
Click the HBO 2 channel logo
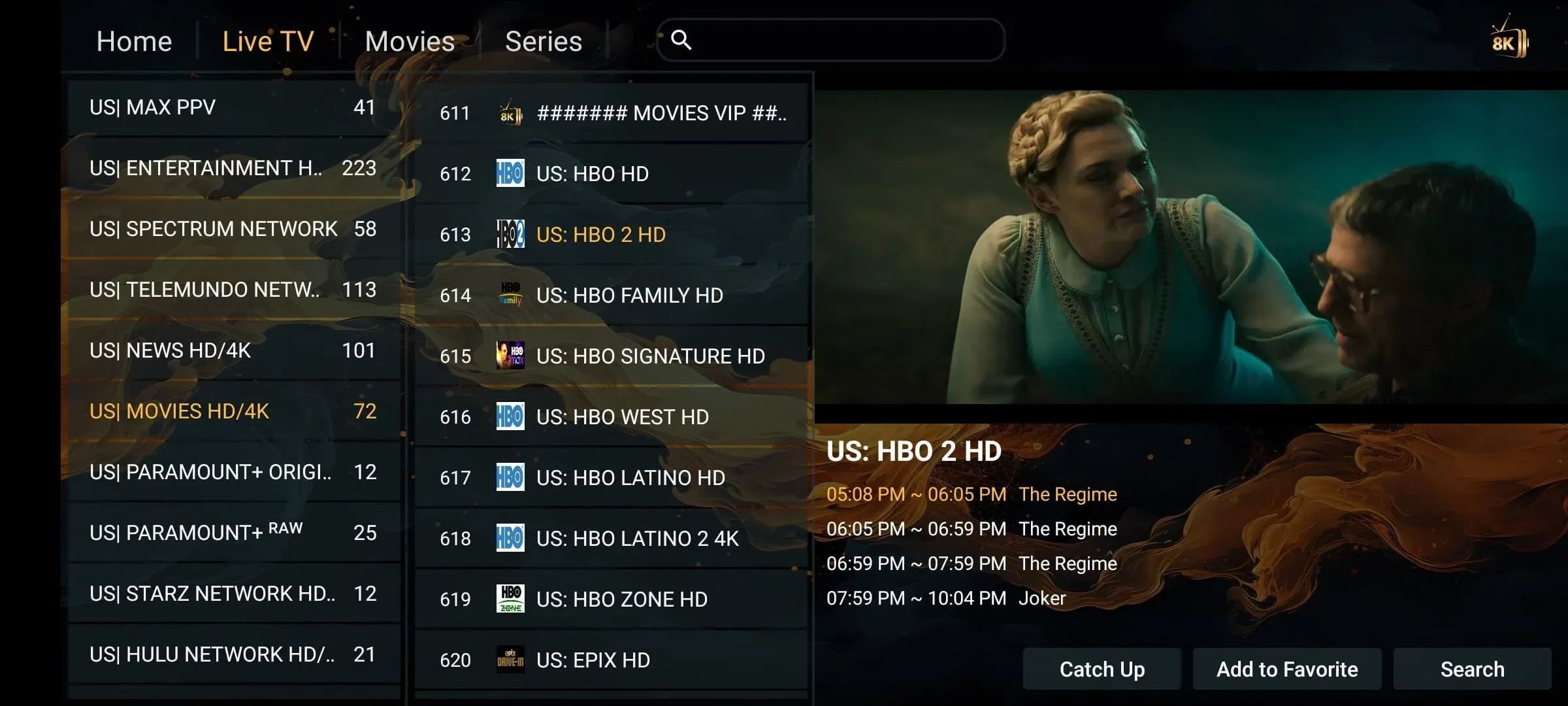point(510,234)
